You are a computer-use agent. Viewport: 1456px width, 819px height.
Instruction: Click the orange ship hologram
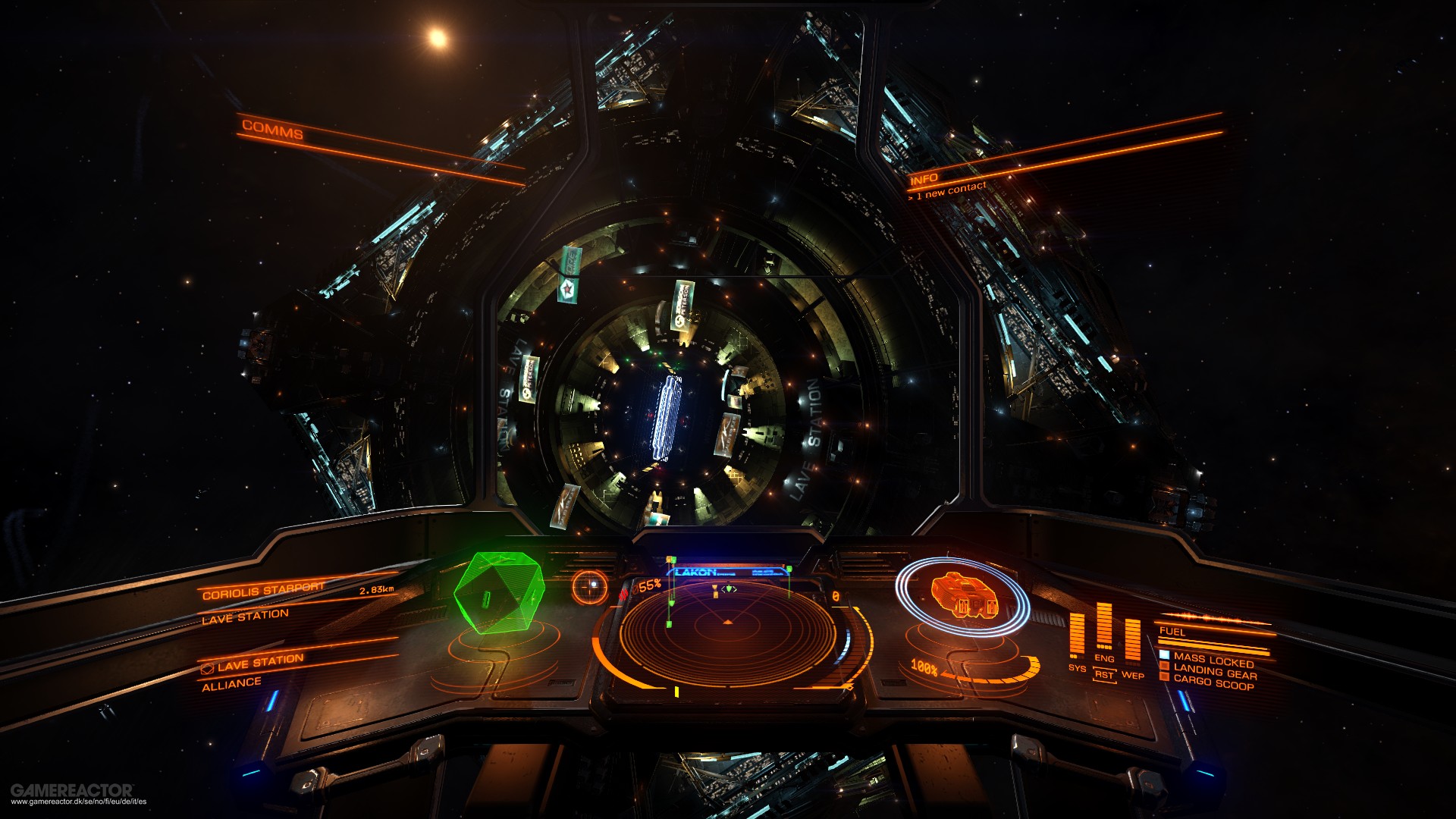[962, 594]
